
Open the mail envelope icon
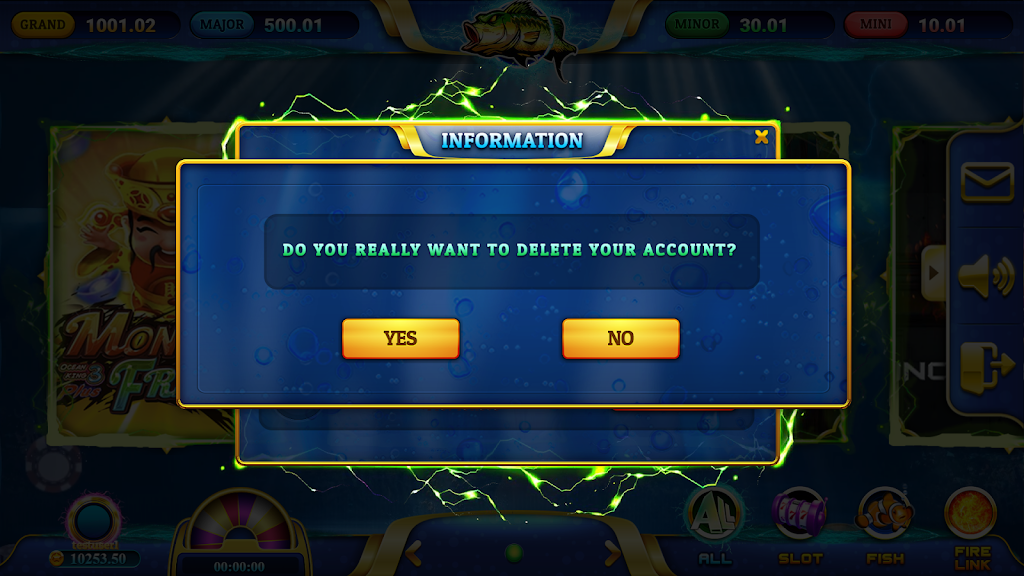[987, 182]
